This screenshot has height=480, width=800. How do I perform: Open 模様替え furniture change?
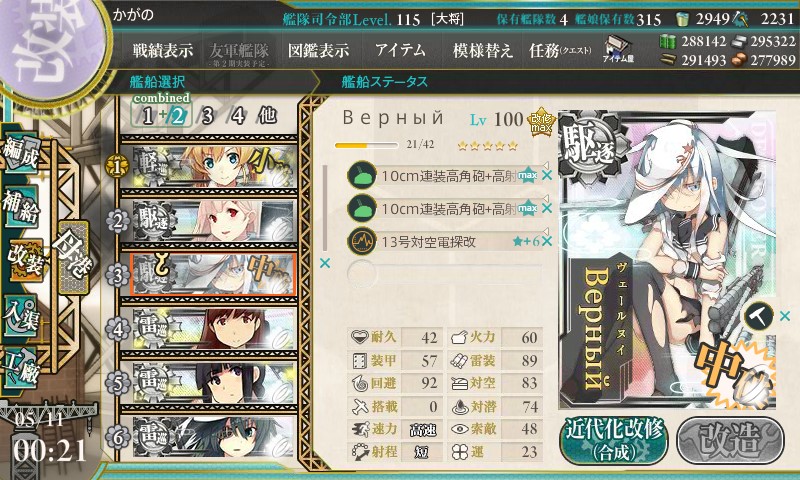click(x=482, y=50)
